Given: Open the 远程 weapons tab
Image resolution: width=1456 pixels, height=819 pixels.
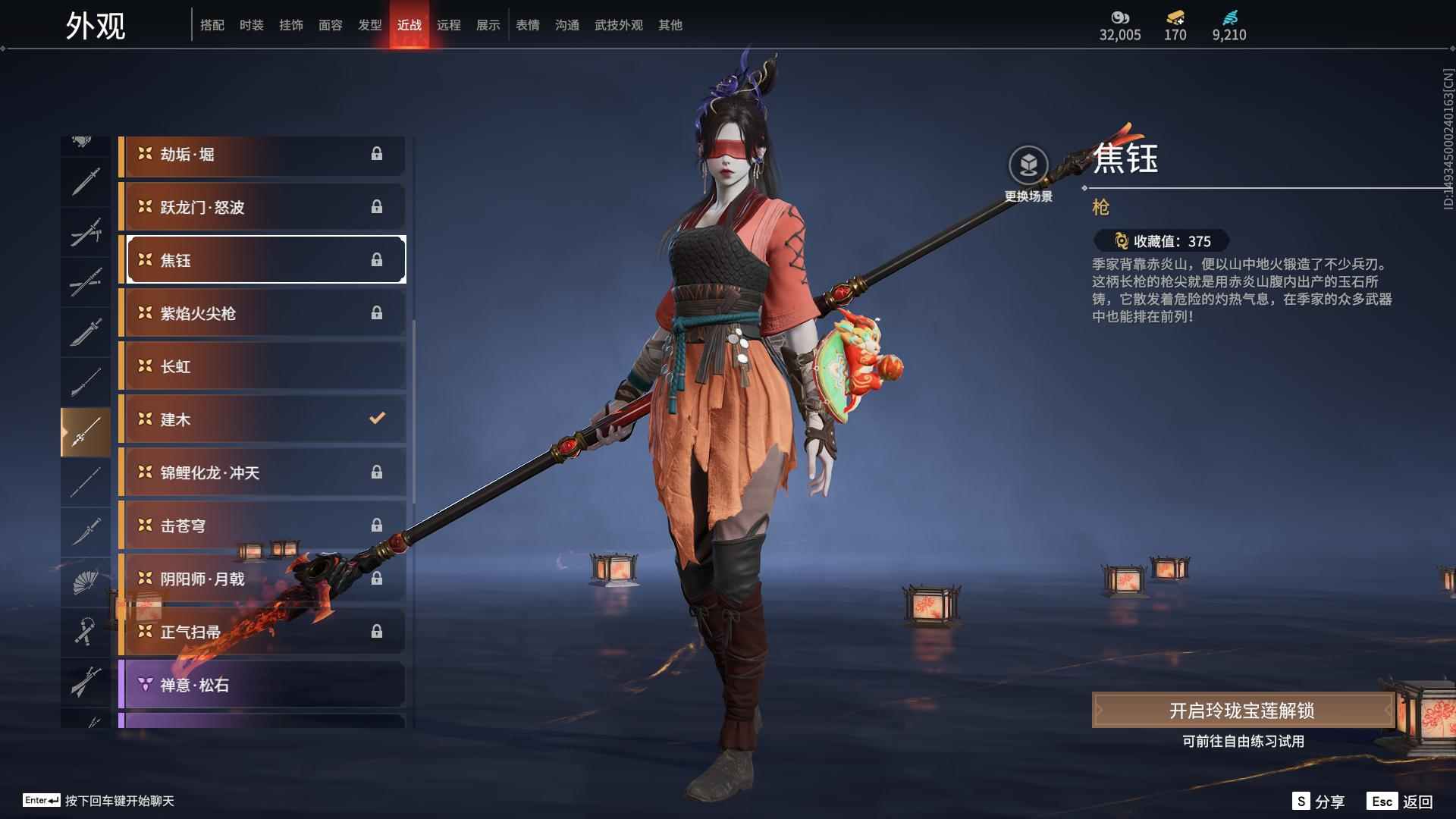Looking at the screenshot, I should tap(450, 24).
